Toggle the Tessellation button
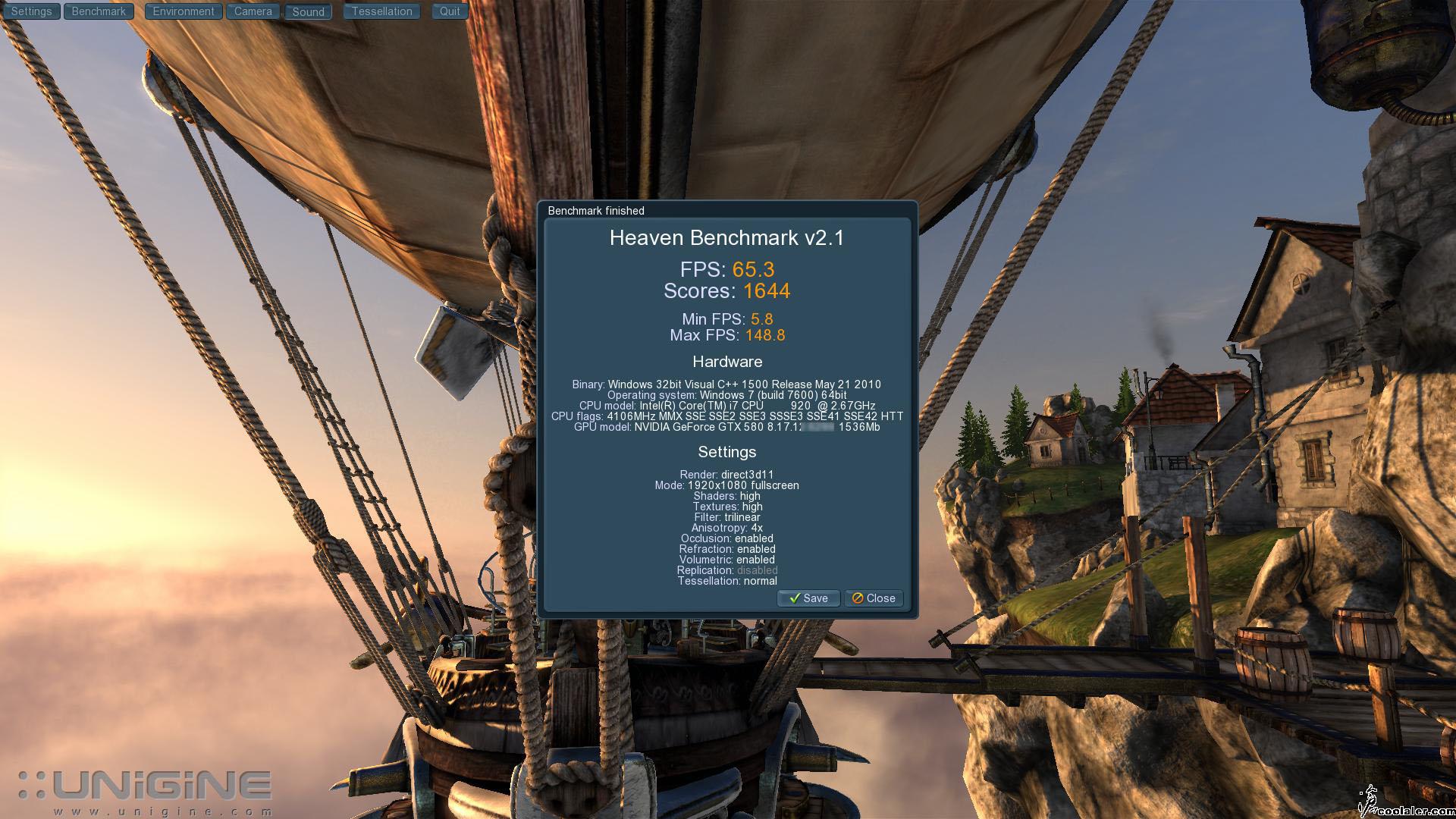 (x=381, y=11)
